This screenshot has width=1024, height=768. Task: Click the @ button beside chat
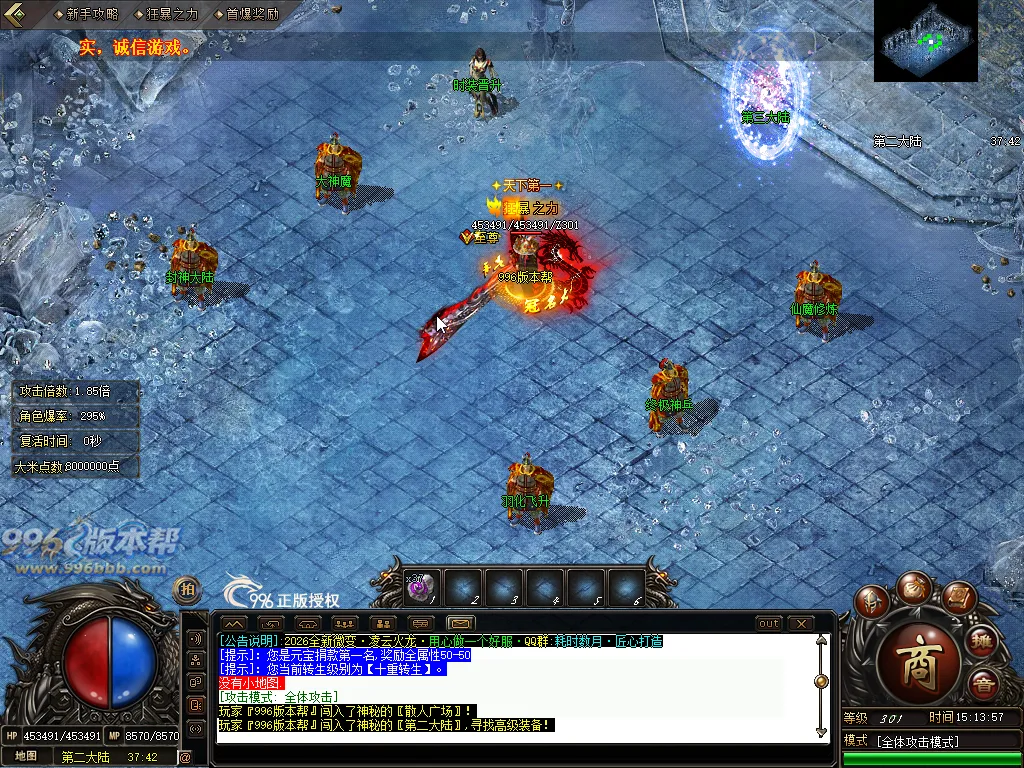(x=186, y=757)
